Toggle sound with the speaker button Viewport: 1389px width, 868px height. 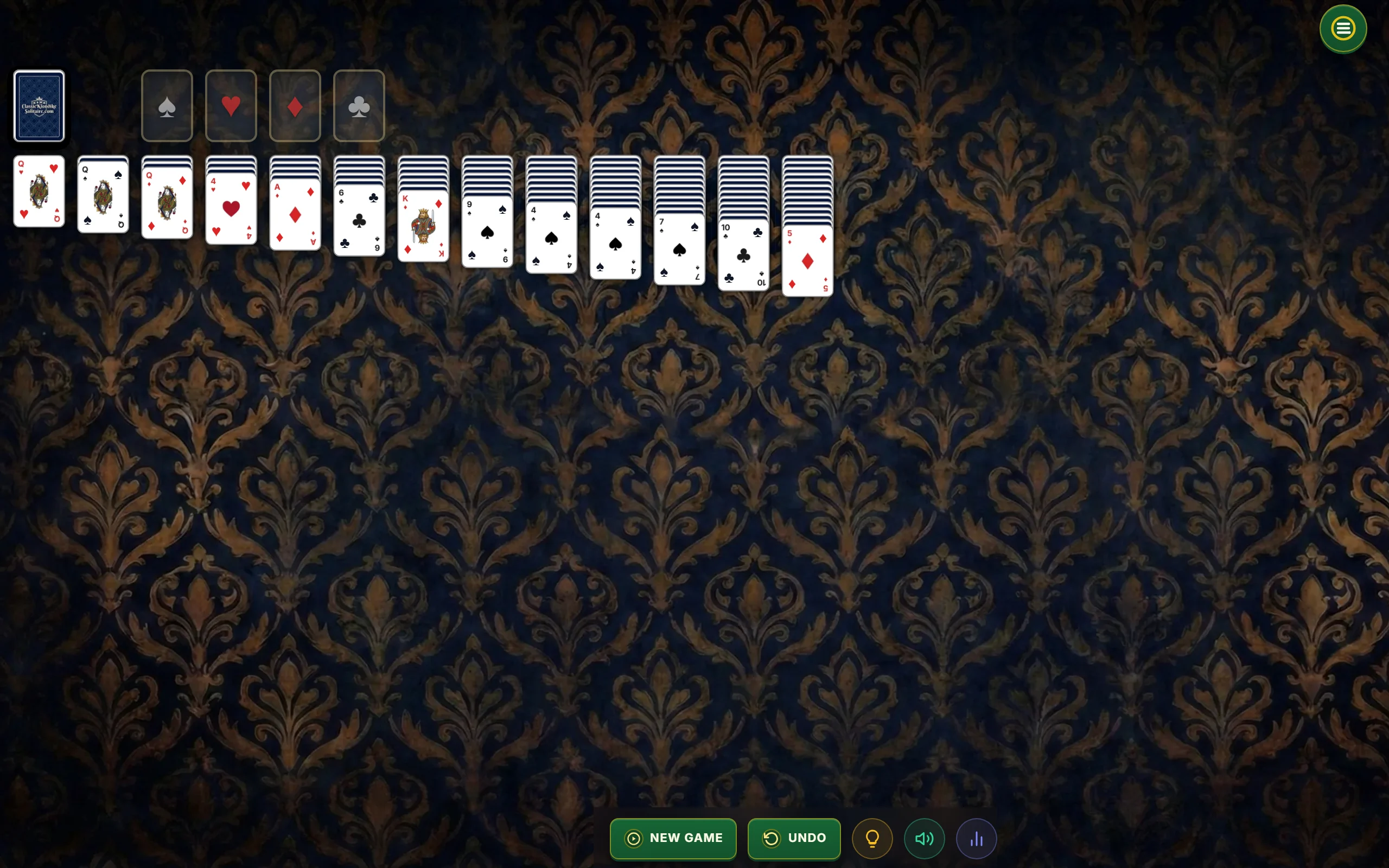tap(924, 838)
